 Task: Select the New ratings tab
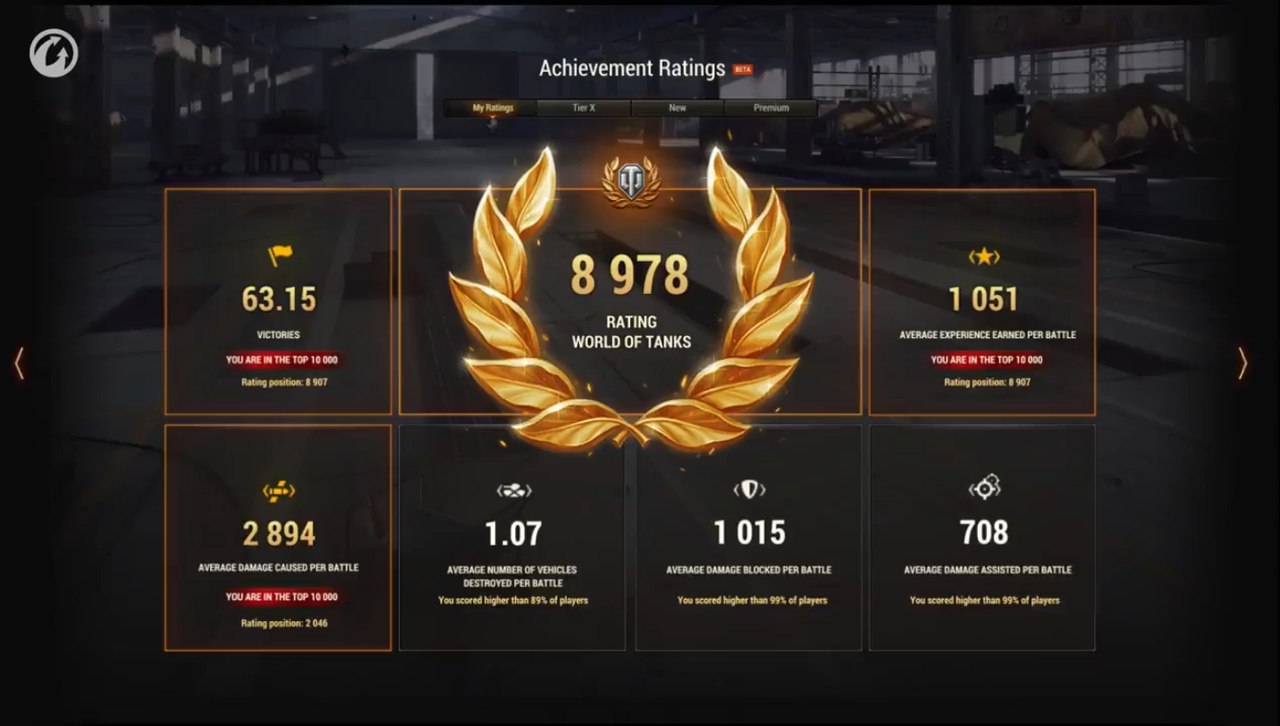pyautogui.click(x=677, y=108)
